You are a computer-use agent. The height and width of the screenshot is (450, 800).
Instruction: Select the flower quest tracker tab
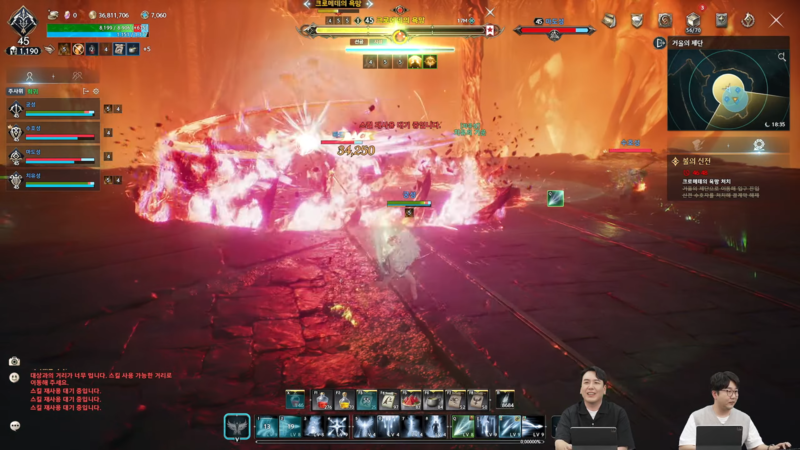[759, 146]
